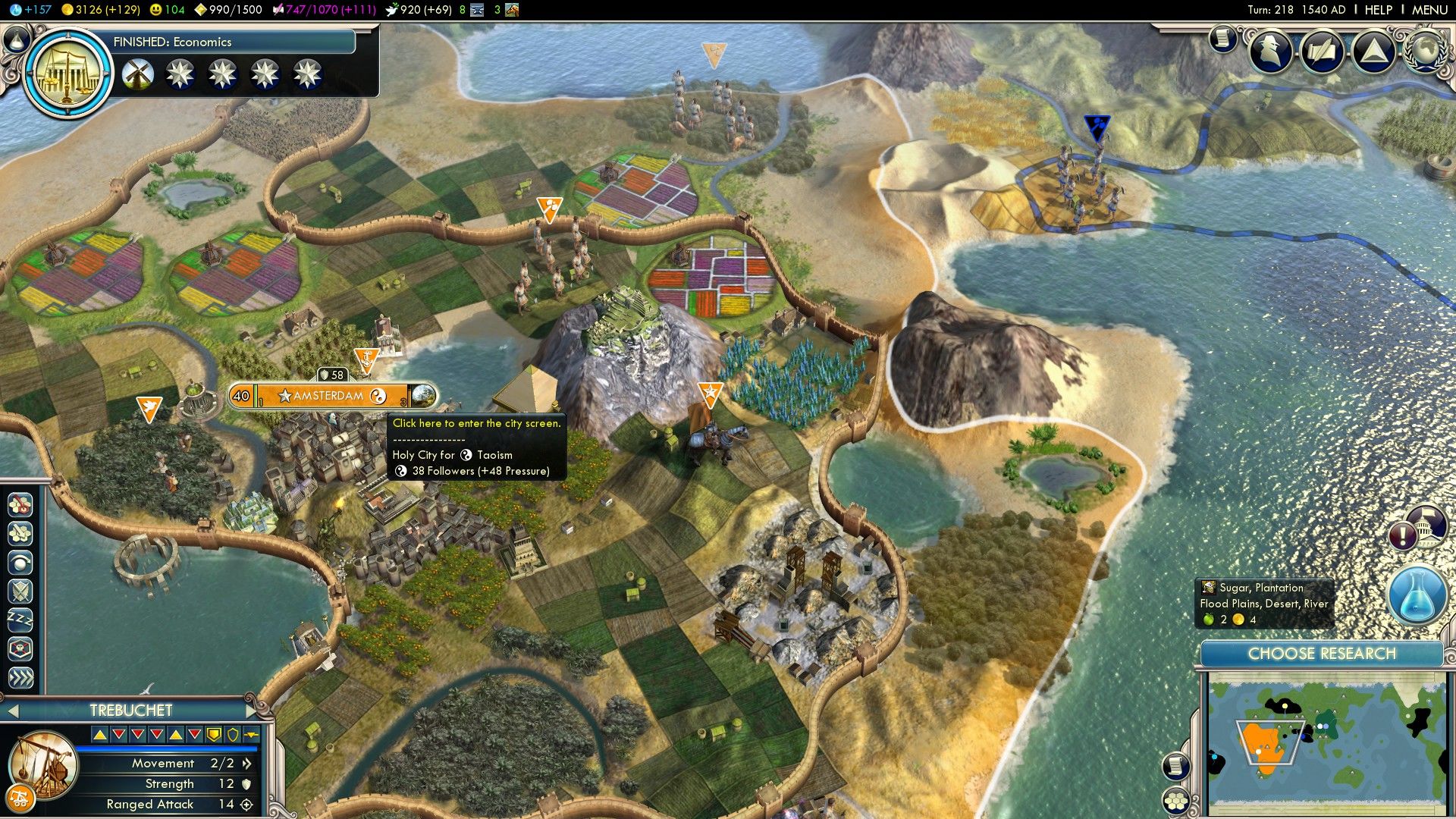Open the espionage spy overview
1456x819 pixels.
tap(1272, 52)
